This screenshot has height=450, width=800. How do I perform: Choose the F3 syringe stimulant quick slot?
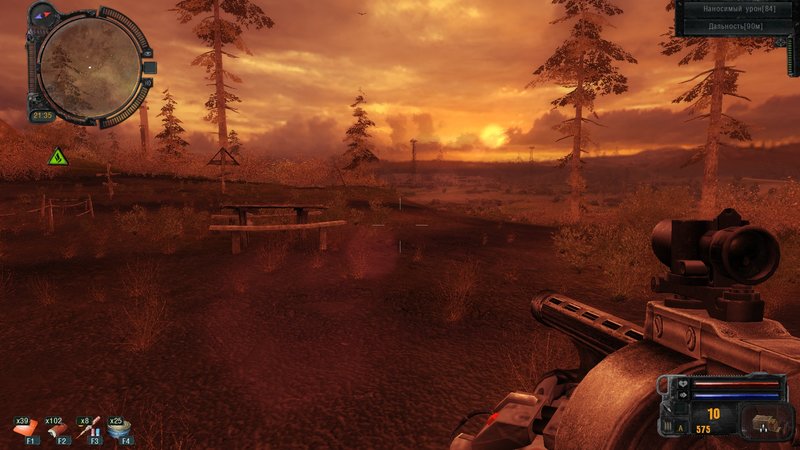click(x=90, y=430)
